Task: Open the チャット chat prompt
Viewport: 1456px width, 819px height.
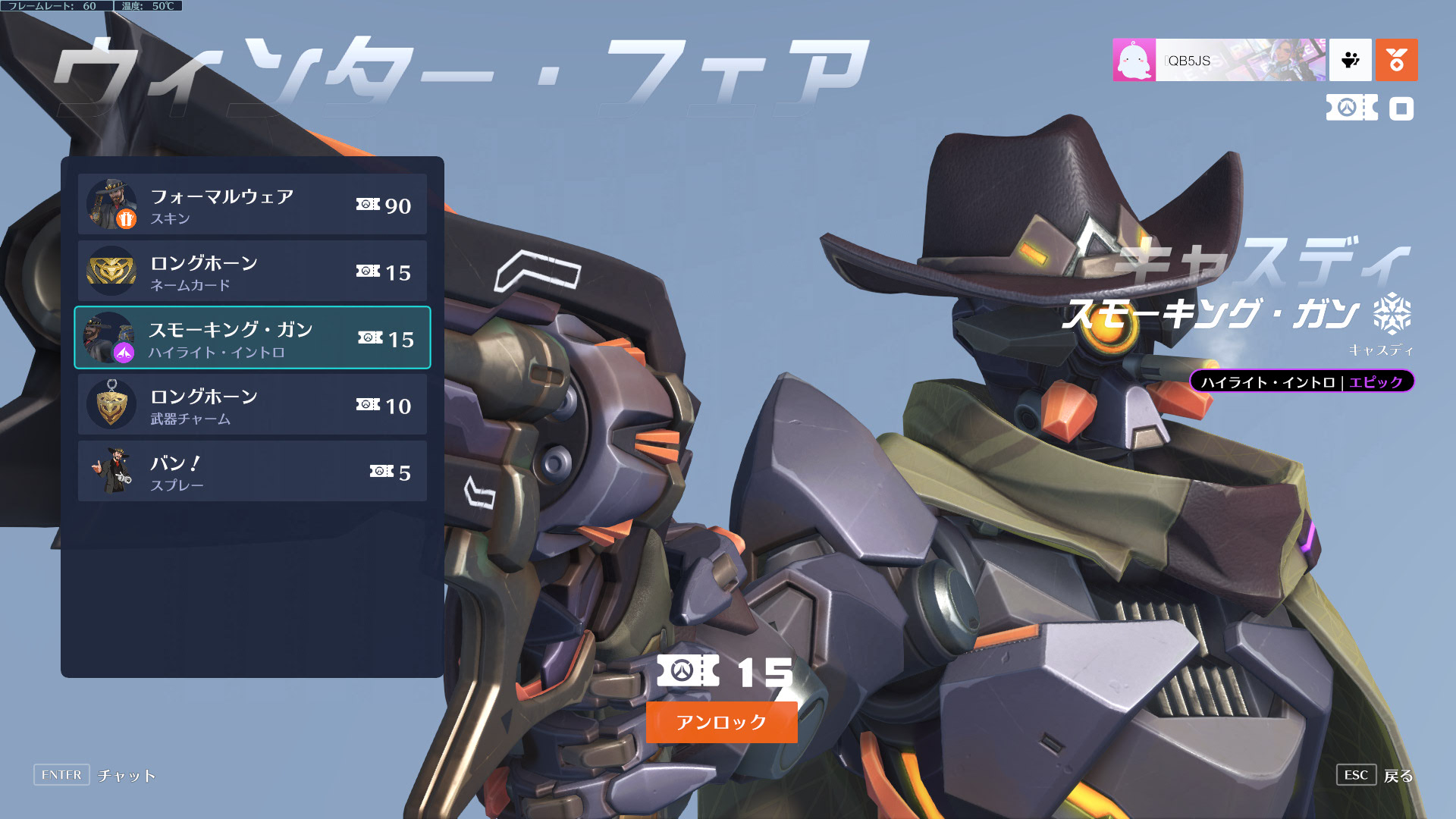Action: coord(96,775)
